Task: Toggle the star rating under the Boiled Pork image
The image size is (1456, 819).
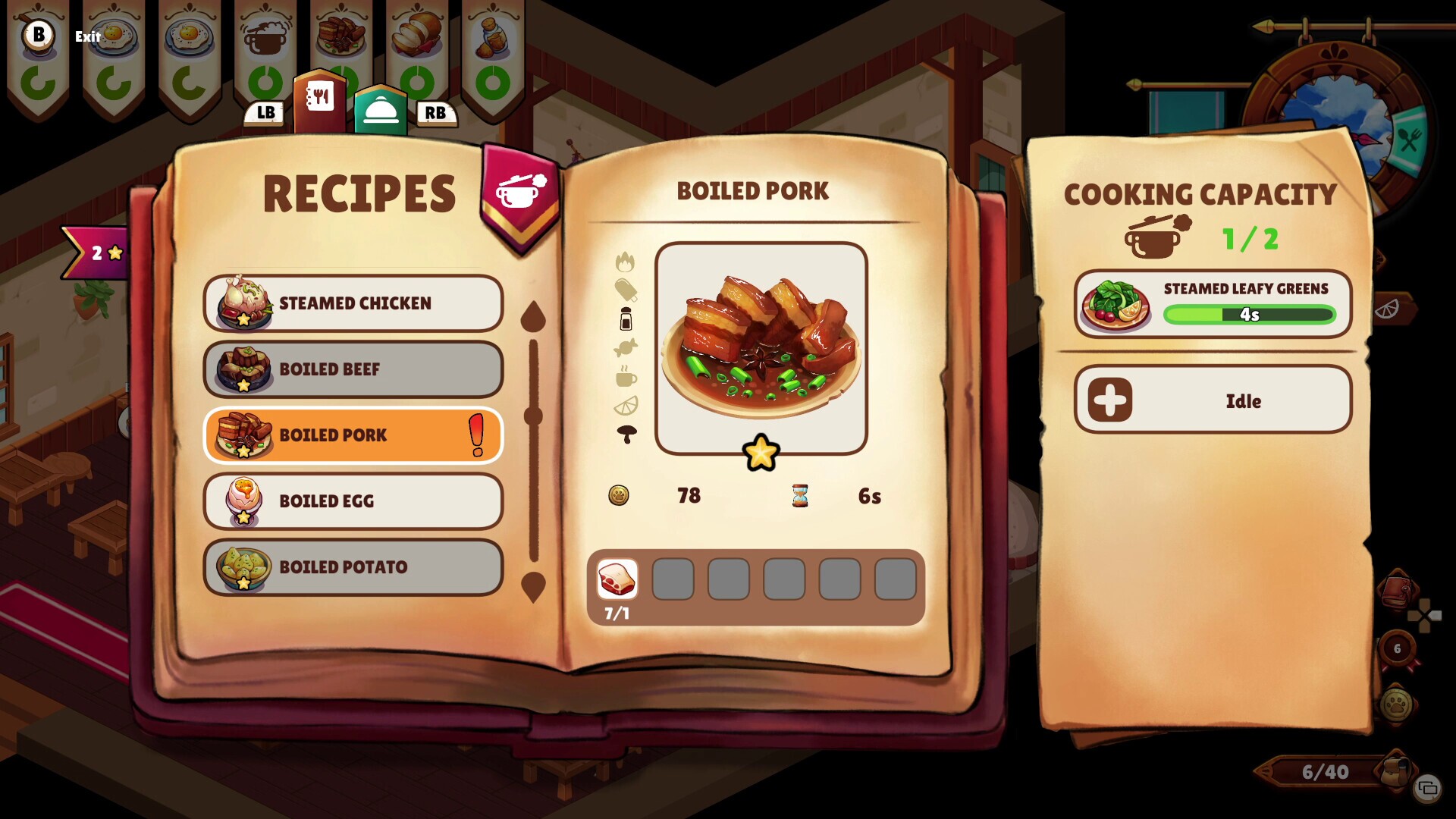Action: click(761, 453)
